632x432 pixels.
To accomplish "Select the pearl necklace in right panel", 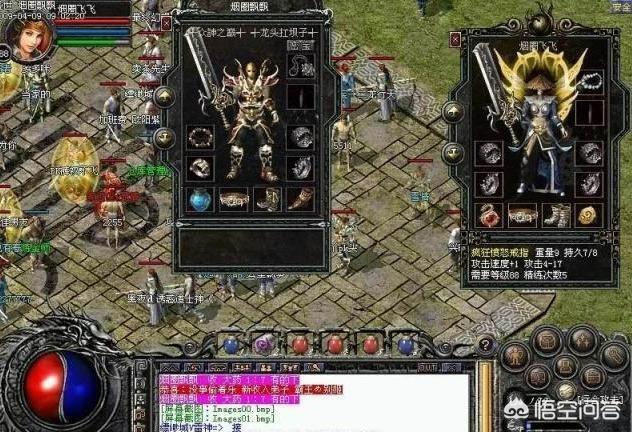I will 591,82.
